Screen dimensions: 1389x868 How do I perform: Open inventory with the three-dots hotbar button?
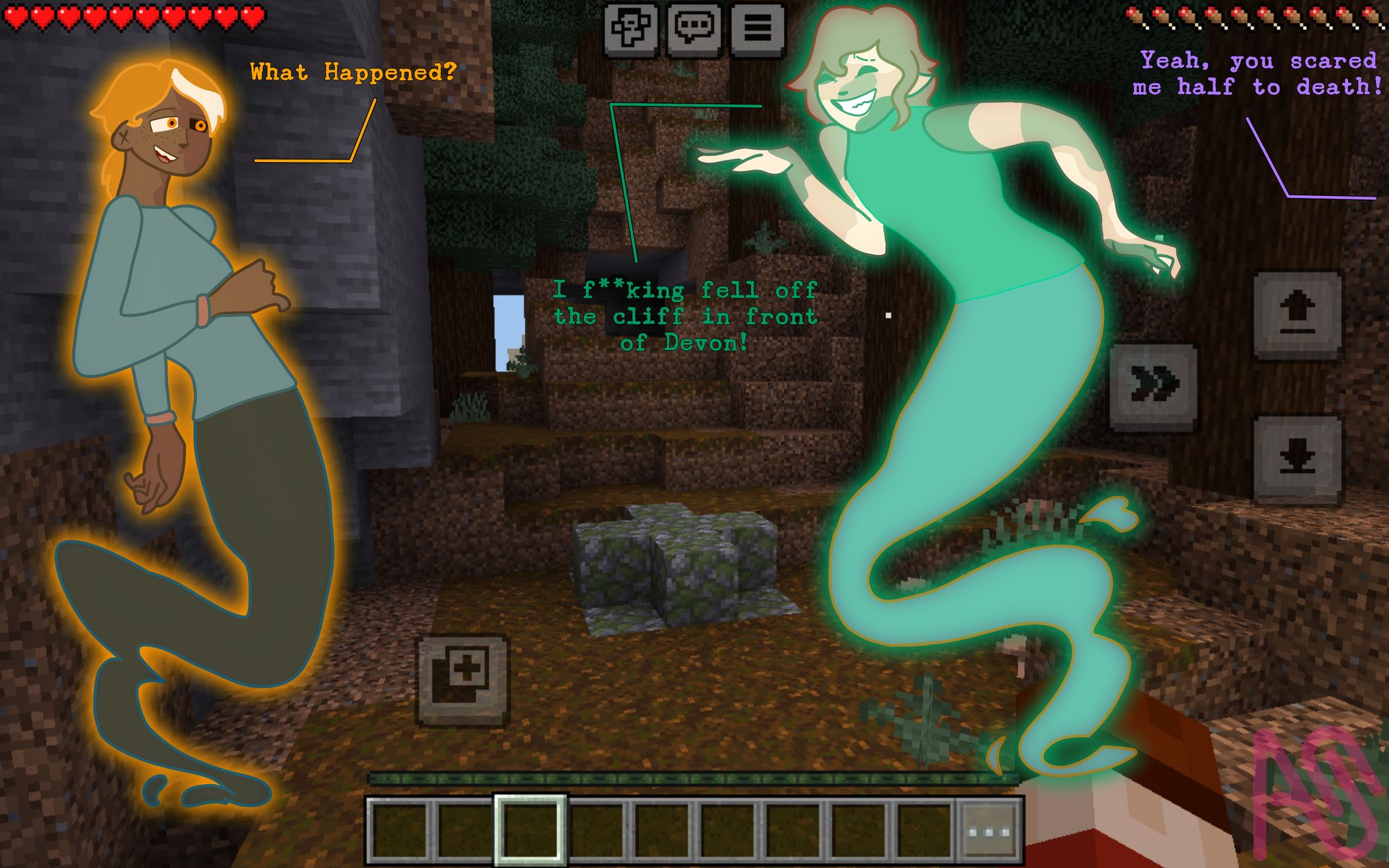tap(989, 831)
